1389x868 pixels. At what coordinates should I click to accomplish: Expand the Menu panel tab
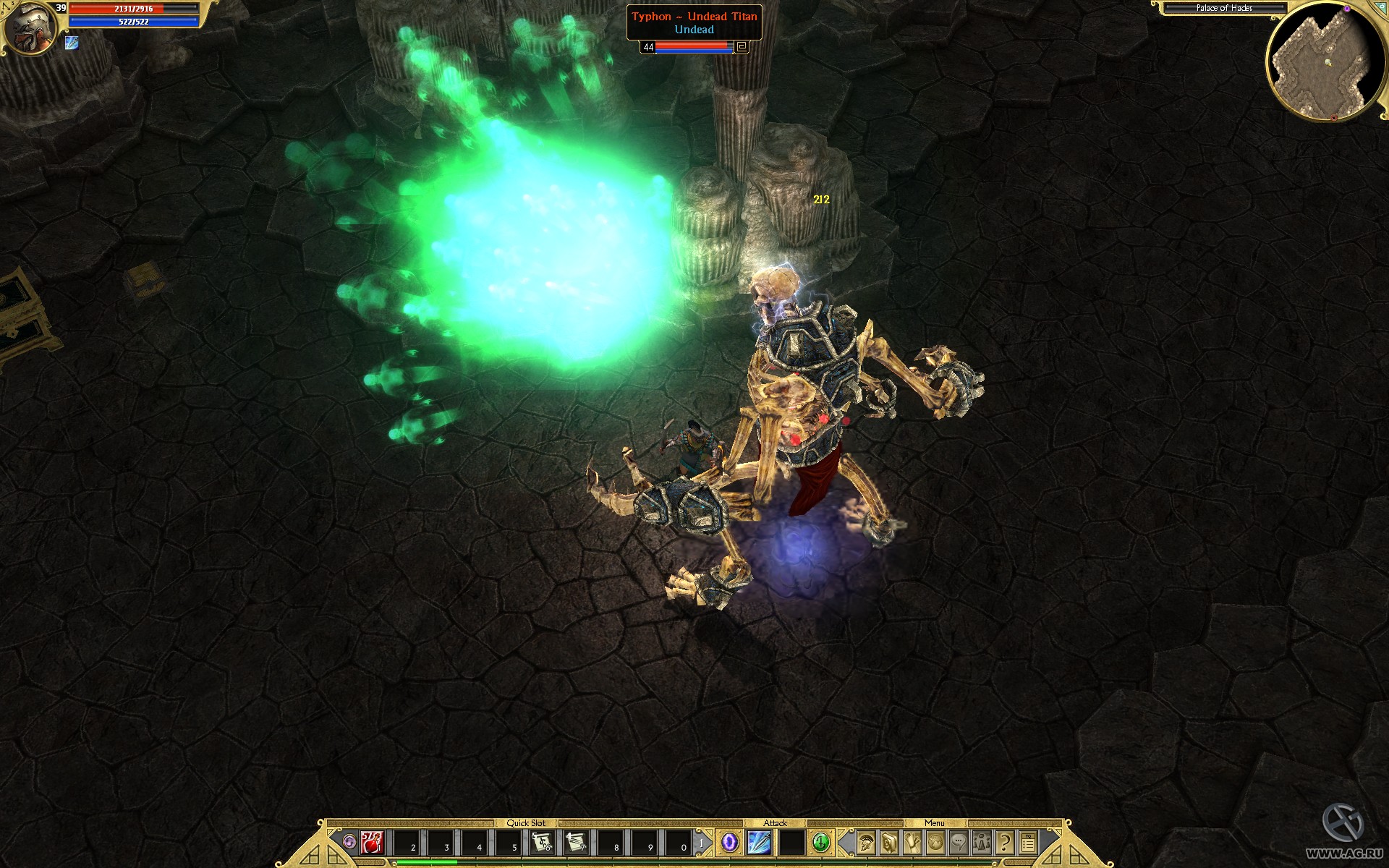935,823
